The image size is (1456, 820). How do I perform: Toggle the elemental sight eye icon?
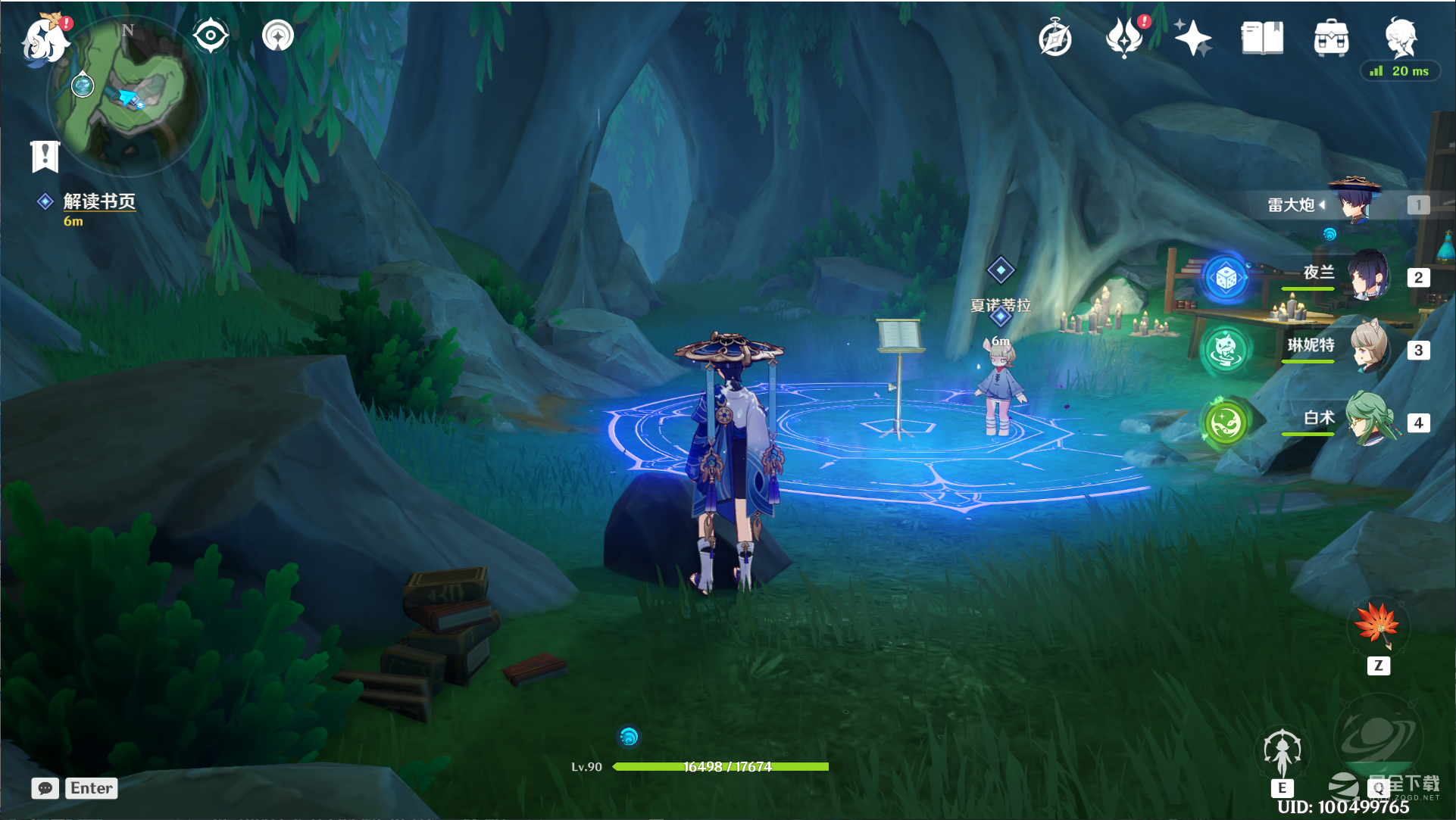coord(210,36)
